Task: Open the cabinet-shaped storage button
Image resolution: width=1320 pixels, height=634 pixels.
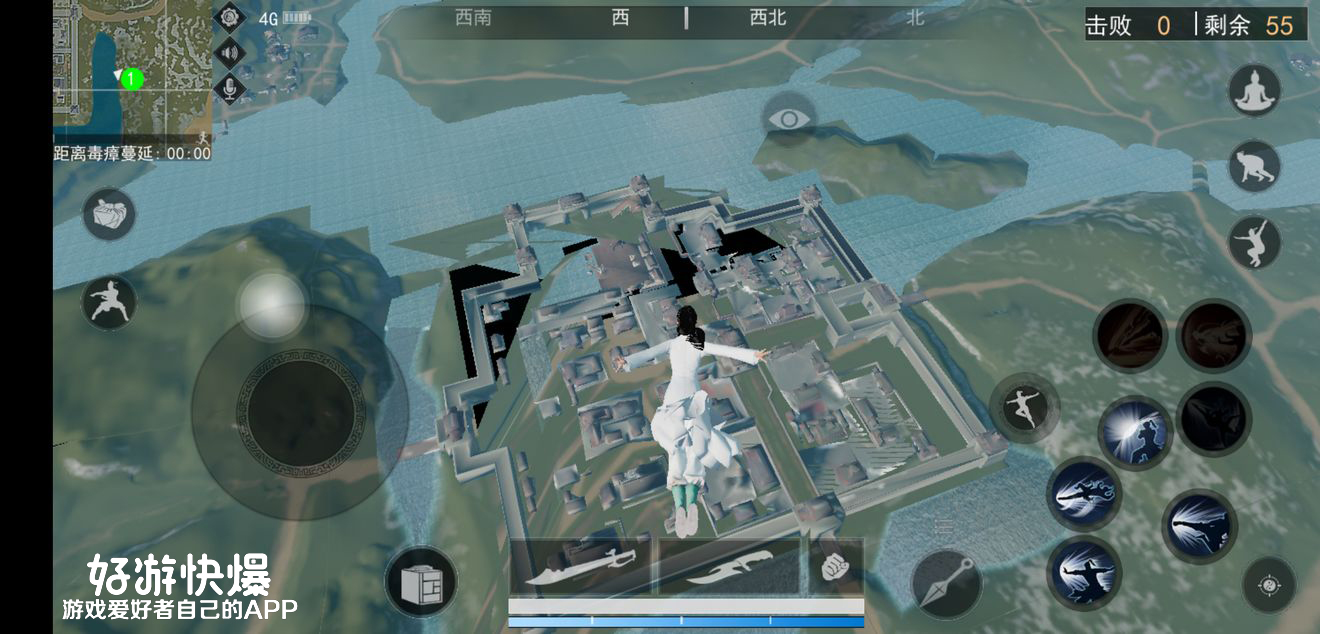Action: coord(421,582)
